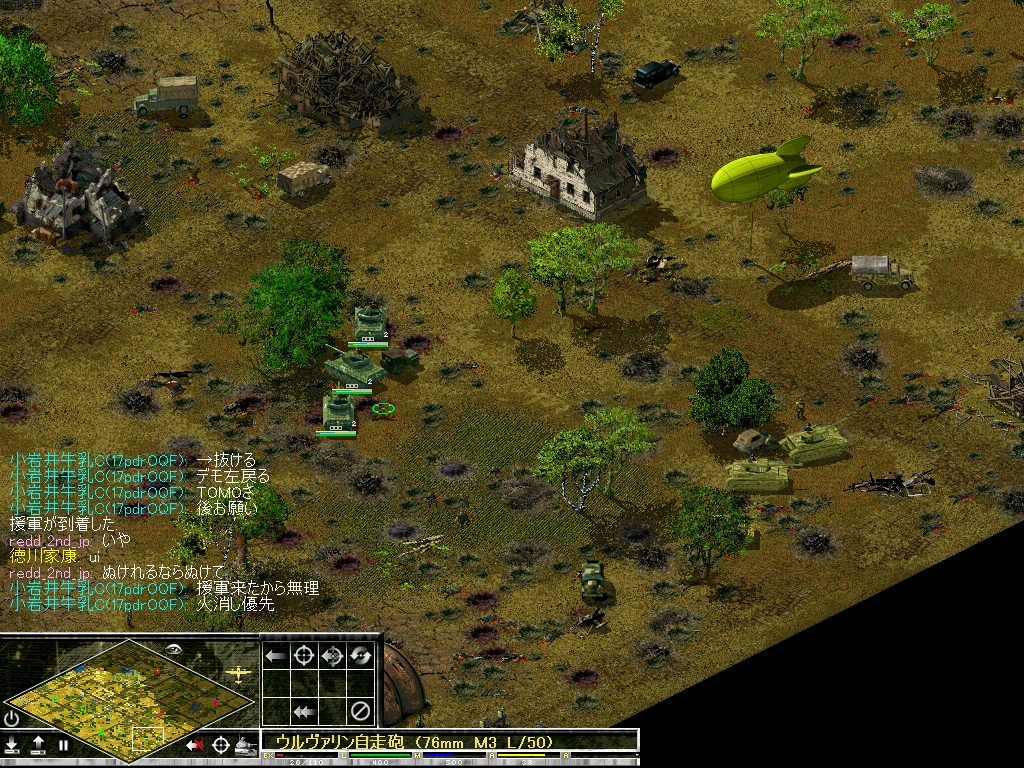The image size is (1024, 768).
Task: Click the tank icon beside the unit name
Action: [245, 745]
